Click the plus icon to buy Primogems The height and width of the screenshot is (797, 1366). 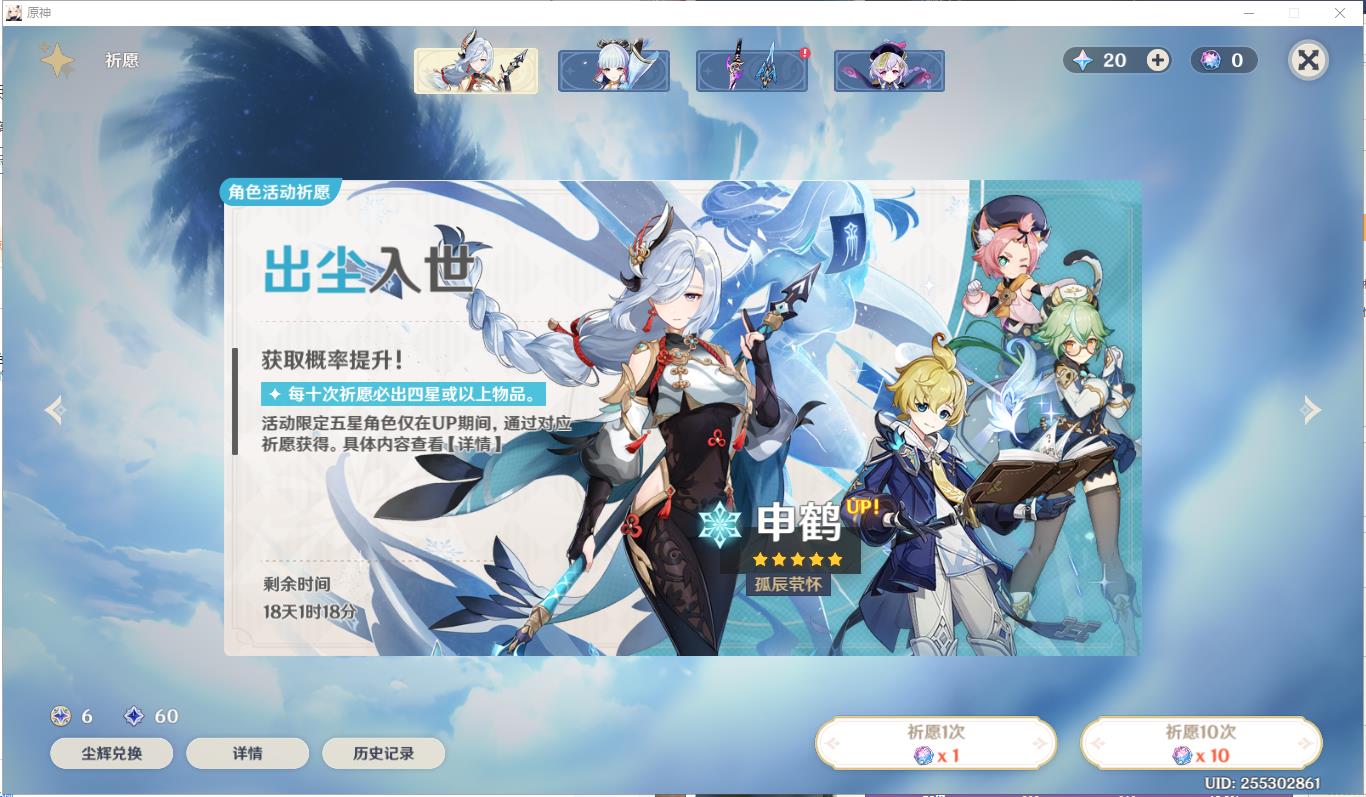(x=1157, y=60)
